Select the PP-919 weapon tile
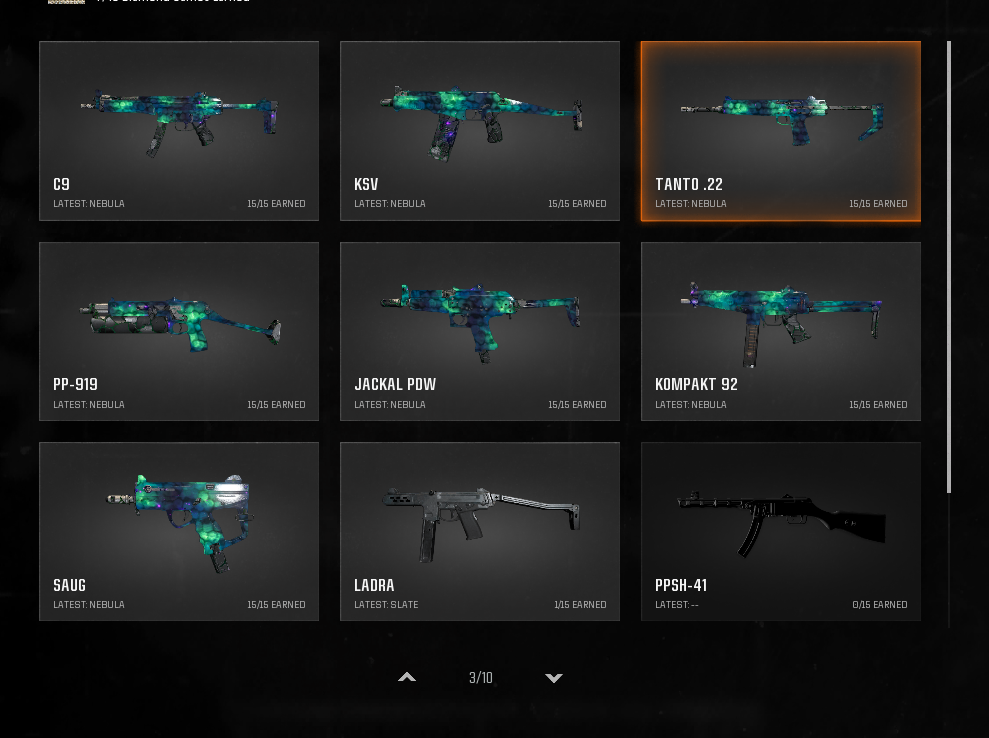Viewport: 989px width, 738px height. 179,331
